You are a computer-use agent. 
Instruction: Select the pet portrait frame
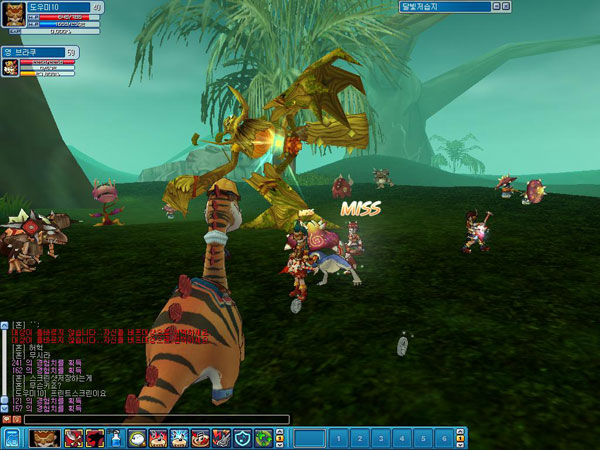coord(11,67)
